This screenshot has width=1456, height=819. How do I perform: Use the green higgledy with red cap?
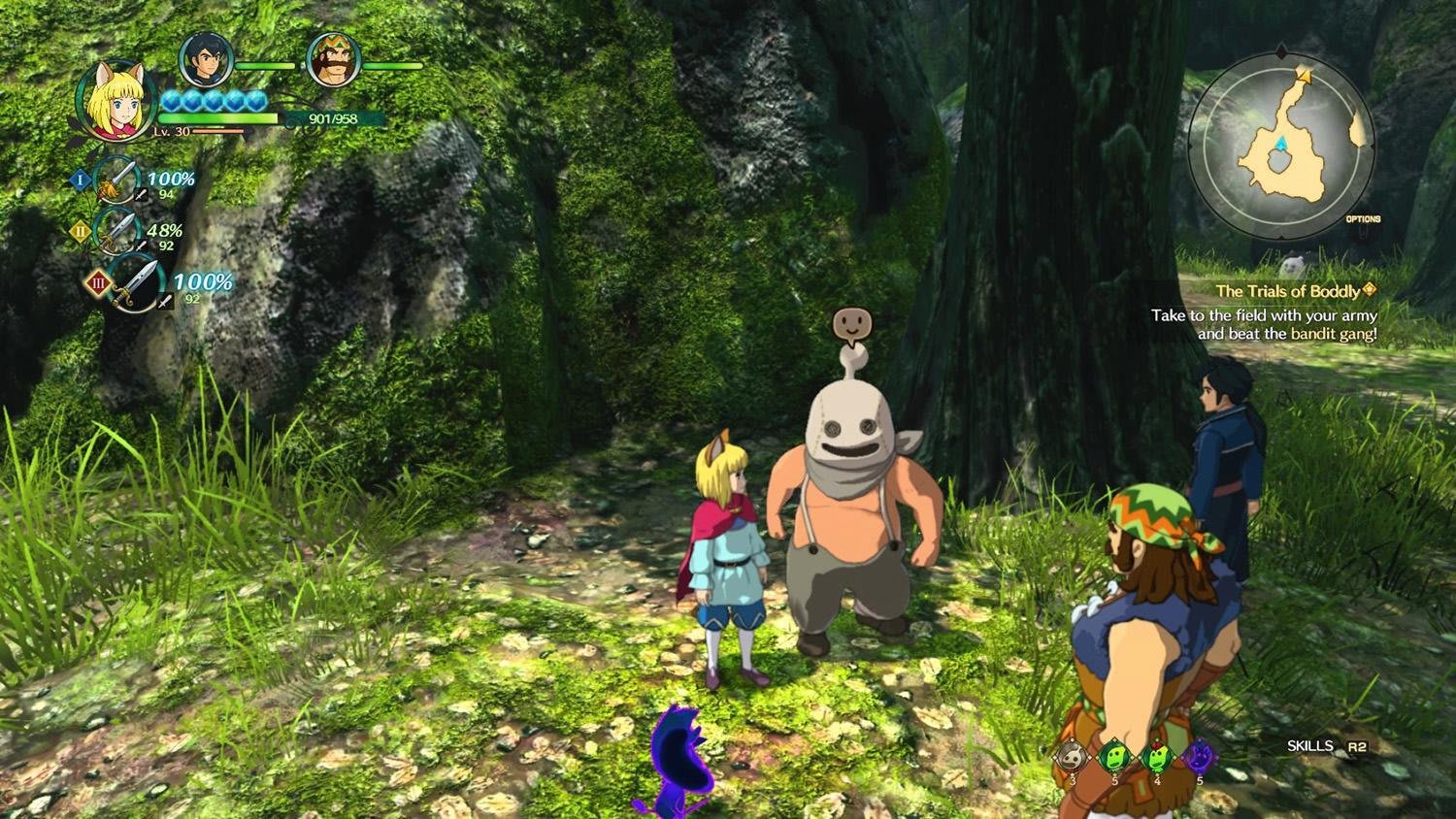(x=1156, y=755)
